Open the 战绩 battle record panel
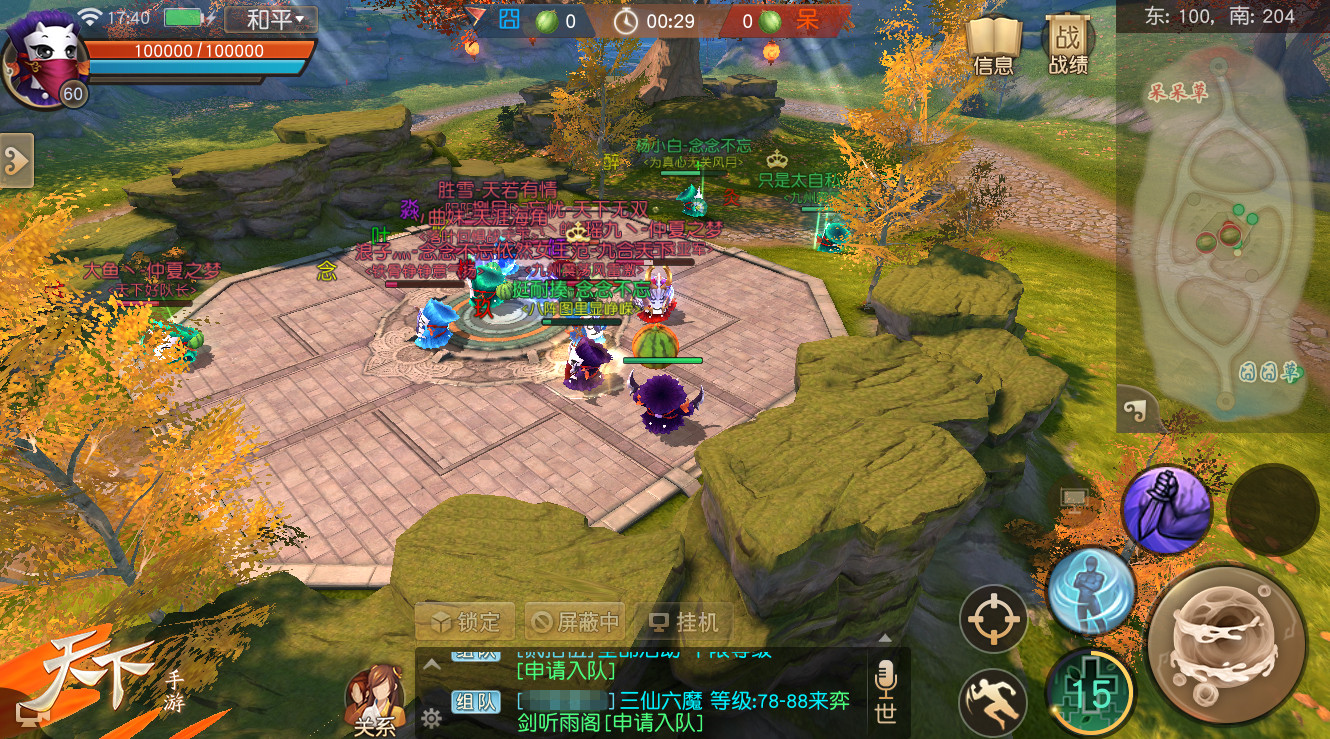The image size is (1330, 739). [x=1067, y=46]
